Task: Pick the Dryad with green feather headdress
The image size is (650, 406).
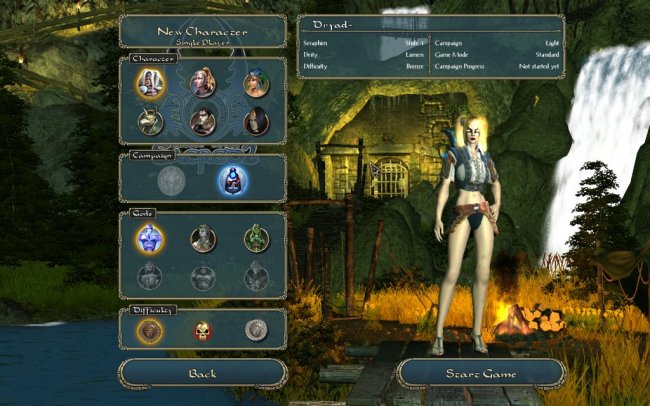Action: point(256,84)
